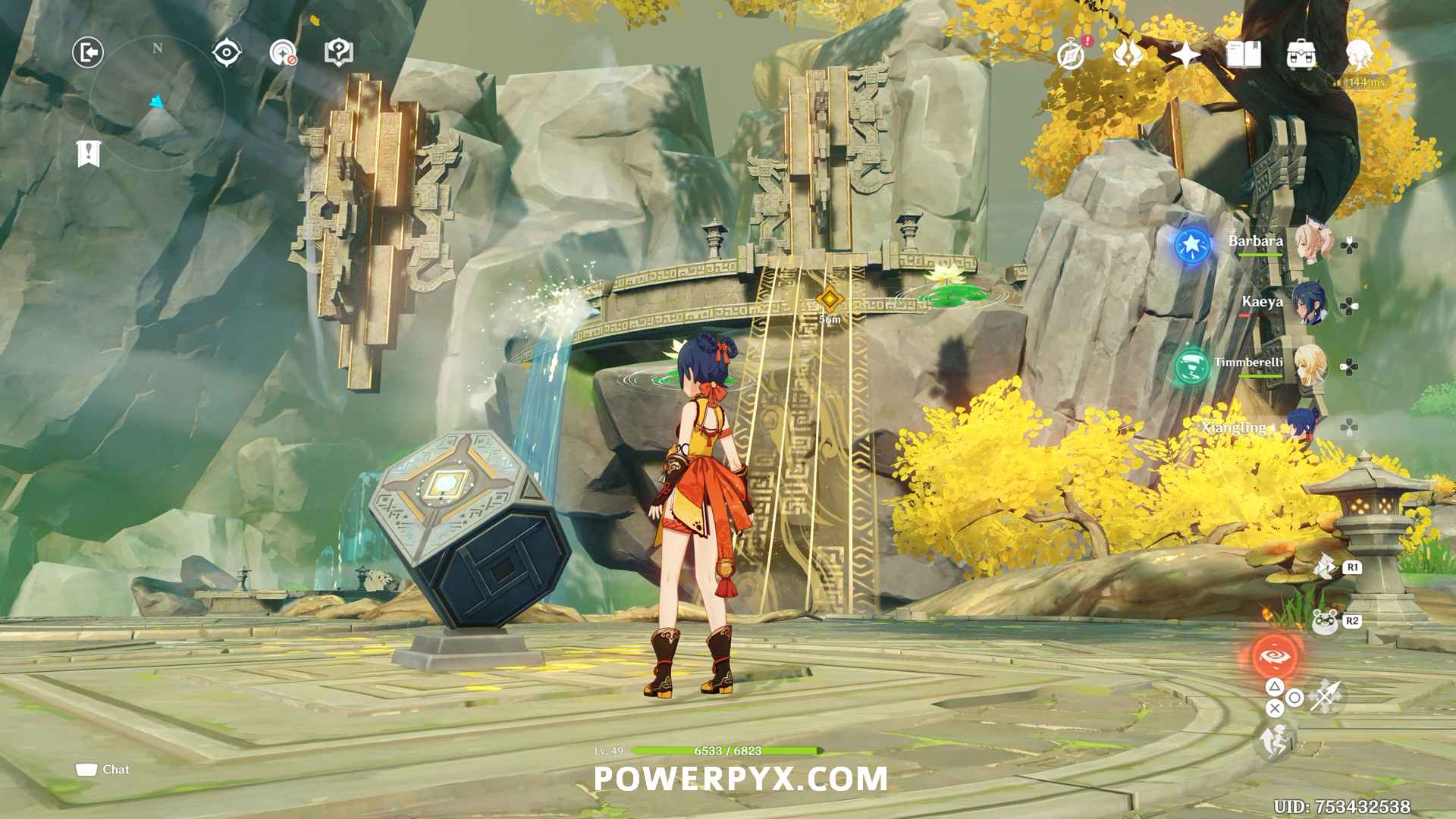Image resolution: width=1456 pixels, height=819 pixels.
Task: Open the compass icon with red alert
Action: pyautogui.click(x=1072, y=55)
